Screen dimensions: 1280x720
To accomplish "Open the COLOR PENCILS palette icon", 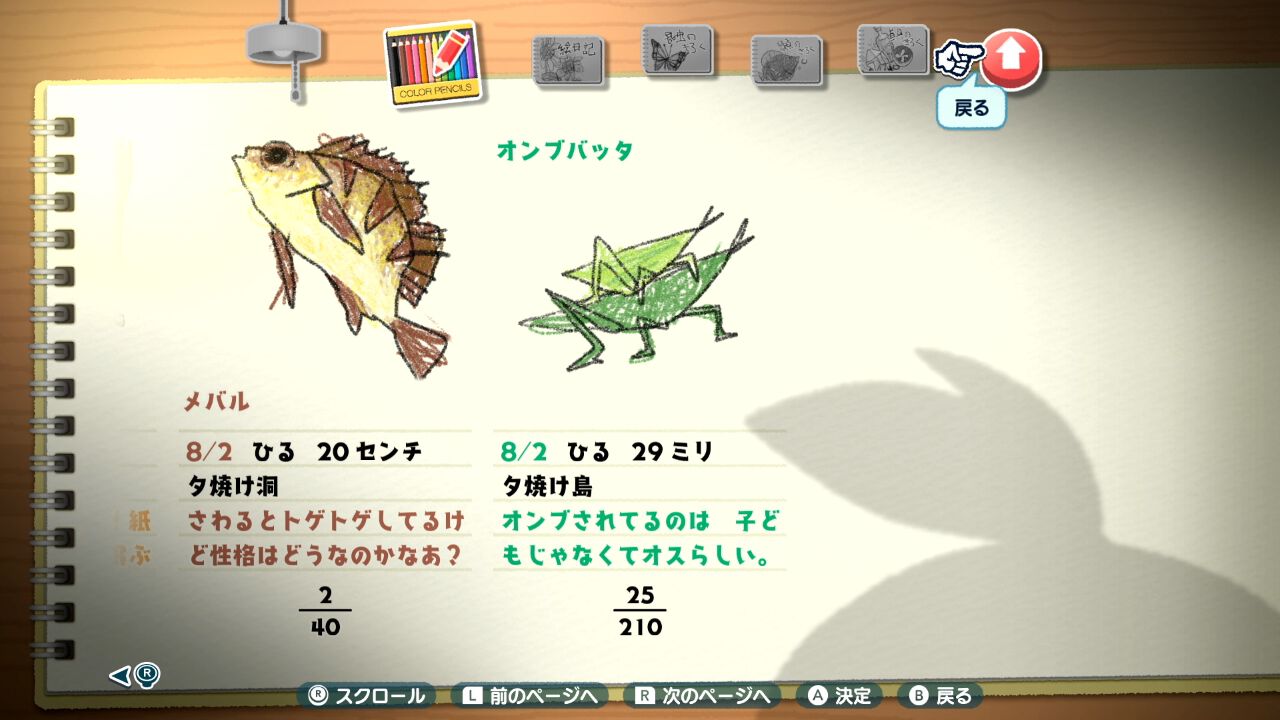I will pos(432,62).
